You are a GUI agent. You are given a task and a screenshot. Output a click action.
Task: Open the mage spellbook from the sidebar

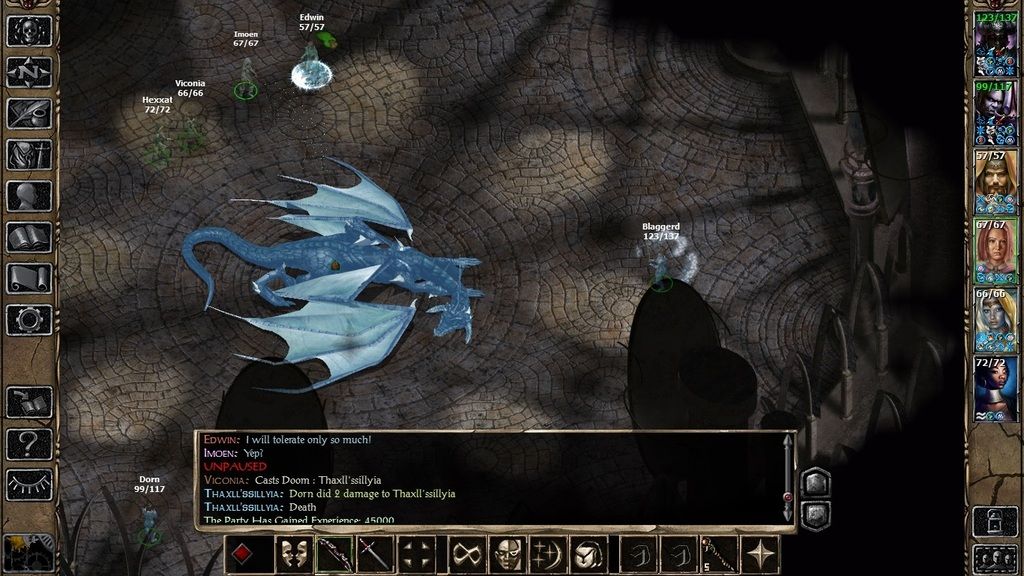click(x=29, y=237)
